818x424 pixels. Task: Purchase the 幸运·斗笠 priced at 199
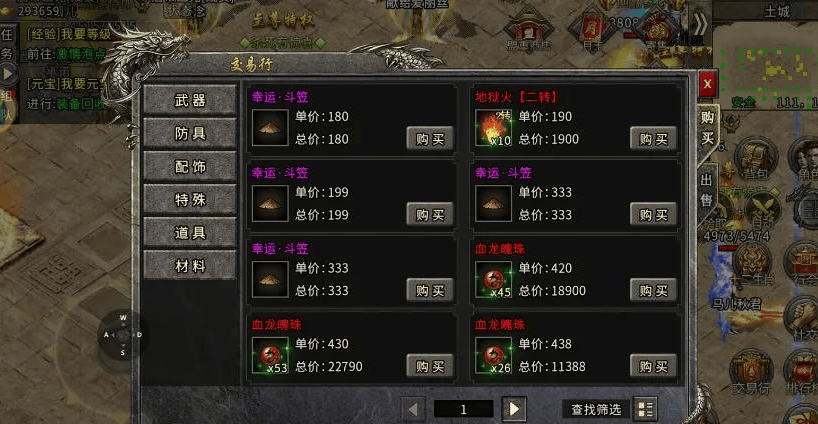point(430,214)
